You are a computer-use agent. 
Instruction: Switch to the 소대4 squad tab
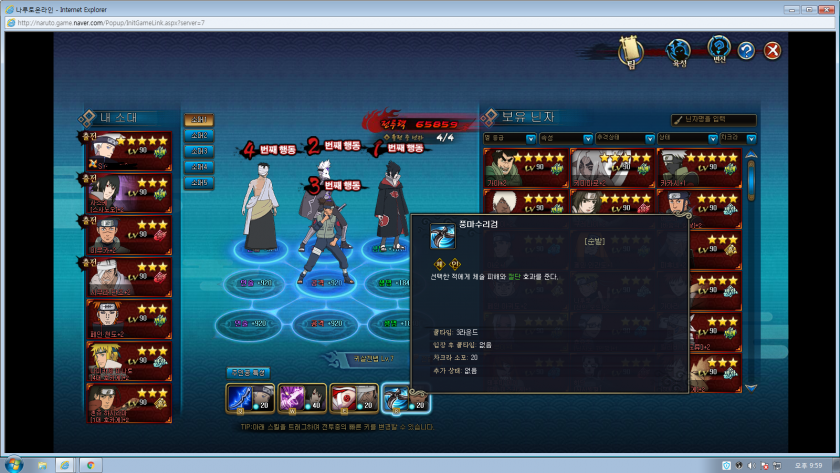coord(198,167)
